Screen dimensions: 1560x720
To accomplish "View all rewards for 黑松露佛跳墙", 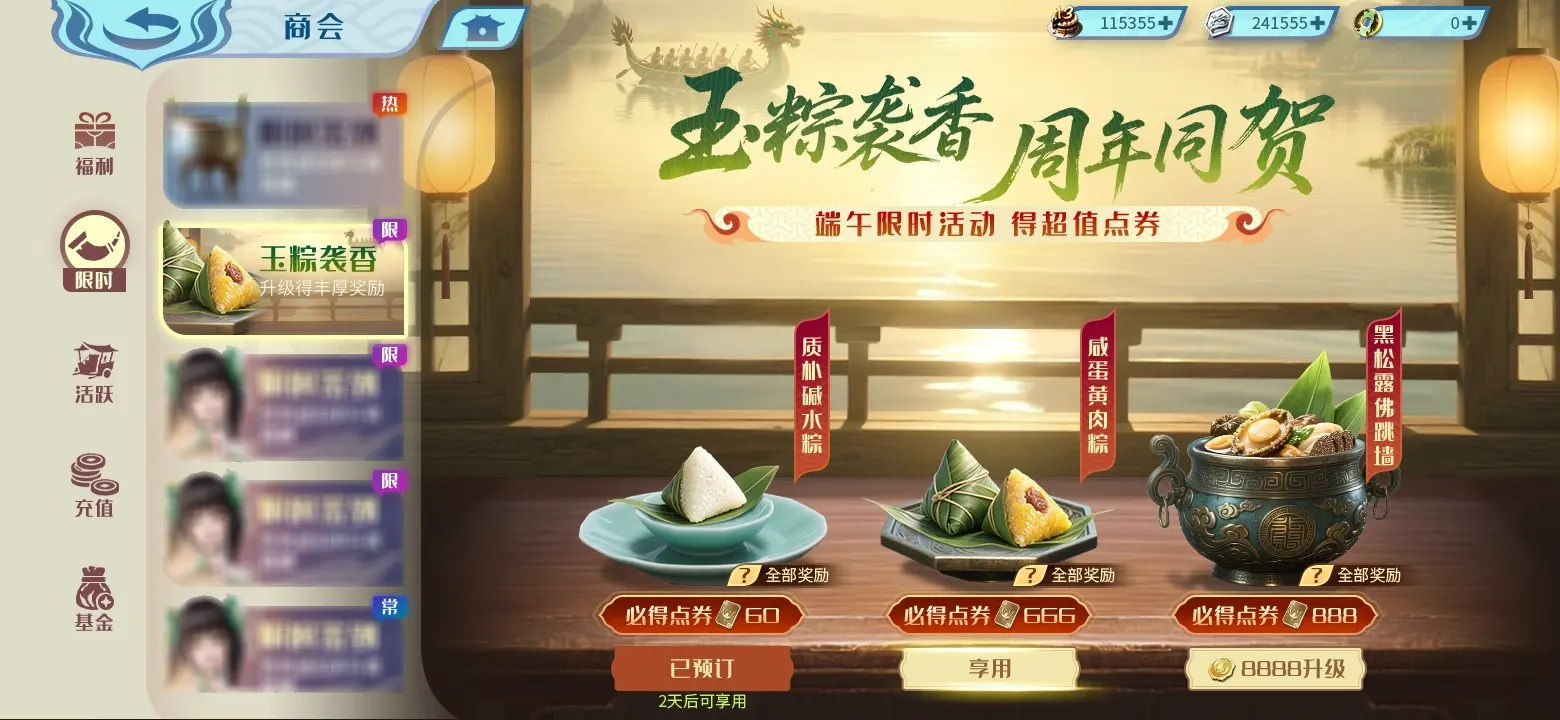I will coord(1356,575).
